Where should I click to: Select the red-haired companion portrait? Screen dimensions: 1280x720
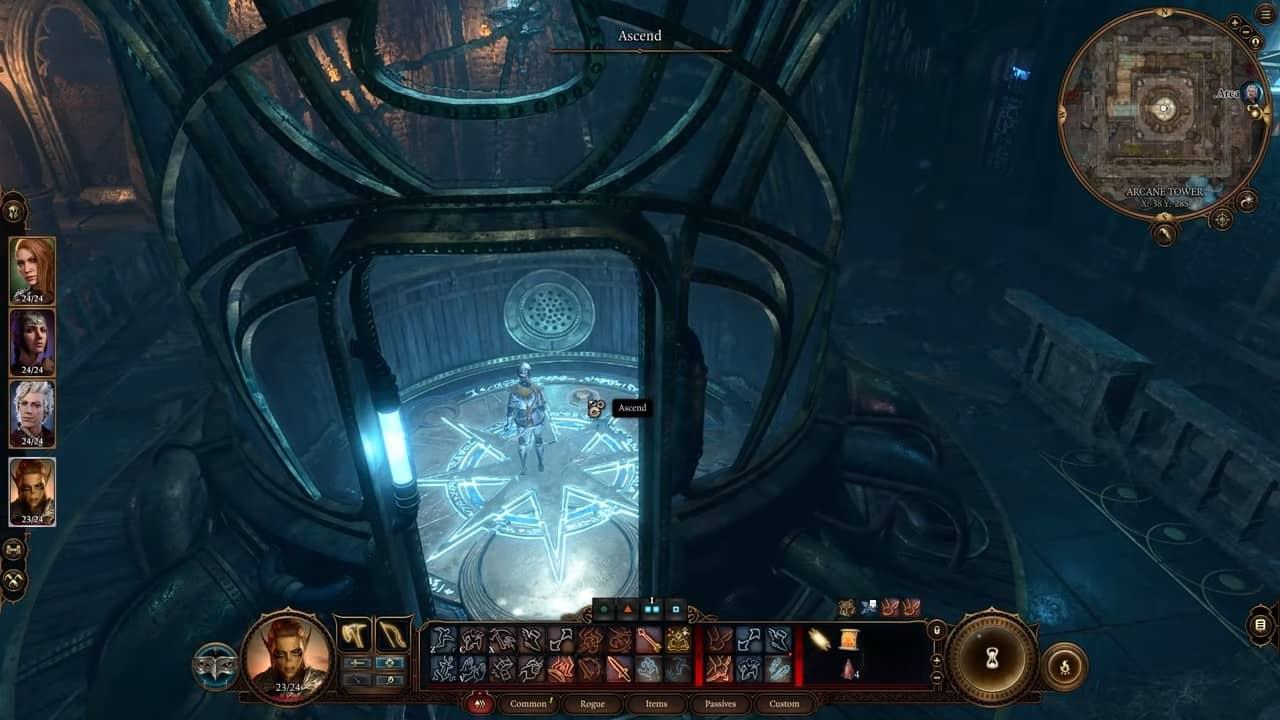click(x=32, y=268)
